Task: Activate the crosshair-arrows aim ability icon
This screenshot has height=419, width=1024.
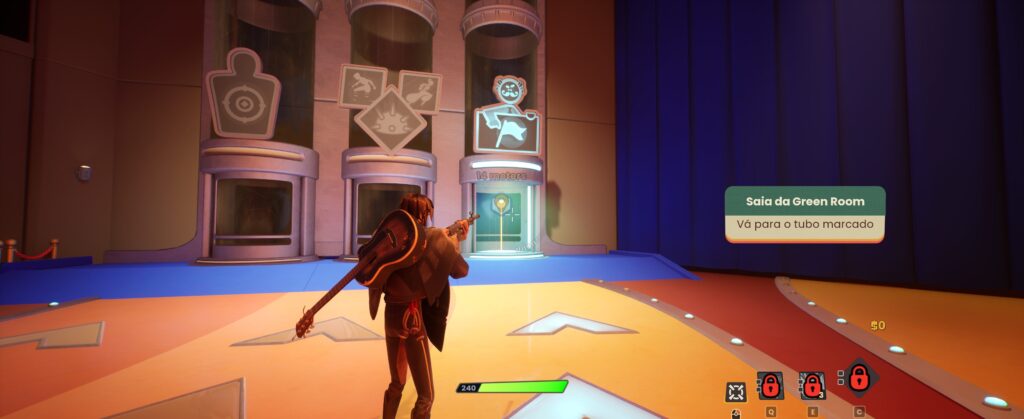Action: (x=736, y=391)
